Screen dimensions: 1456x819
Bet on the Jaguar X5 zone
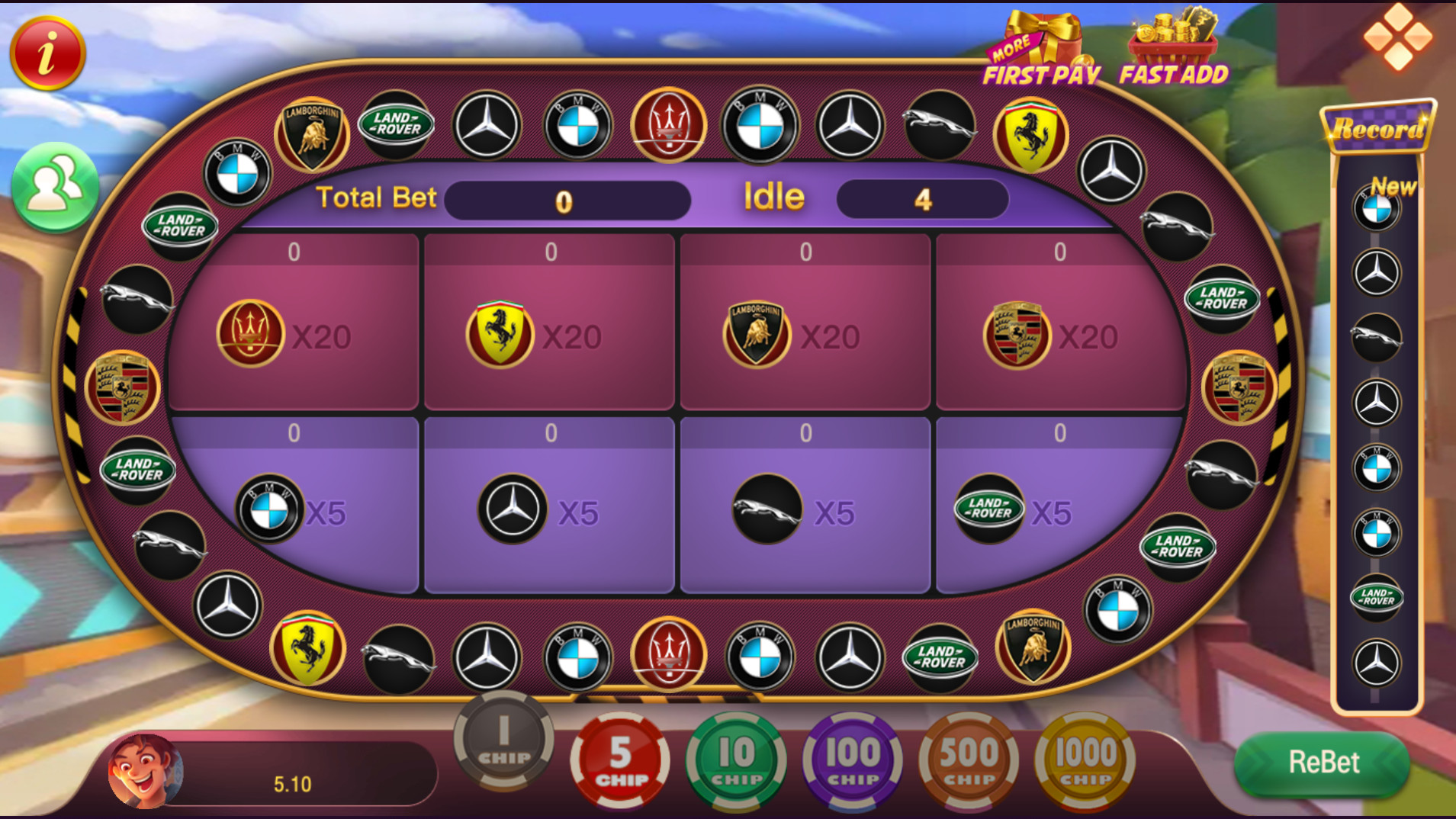click(x=805, y=511)
